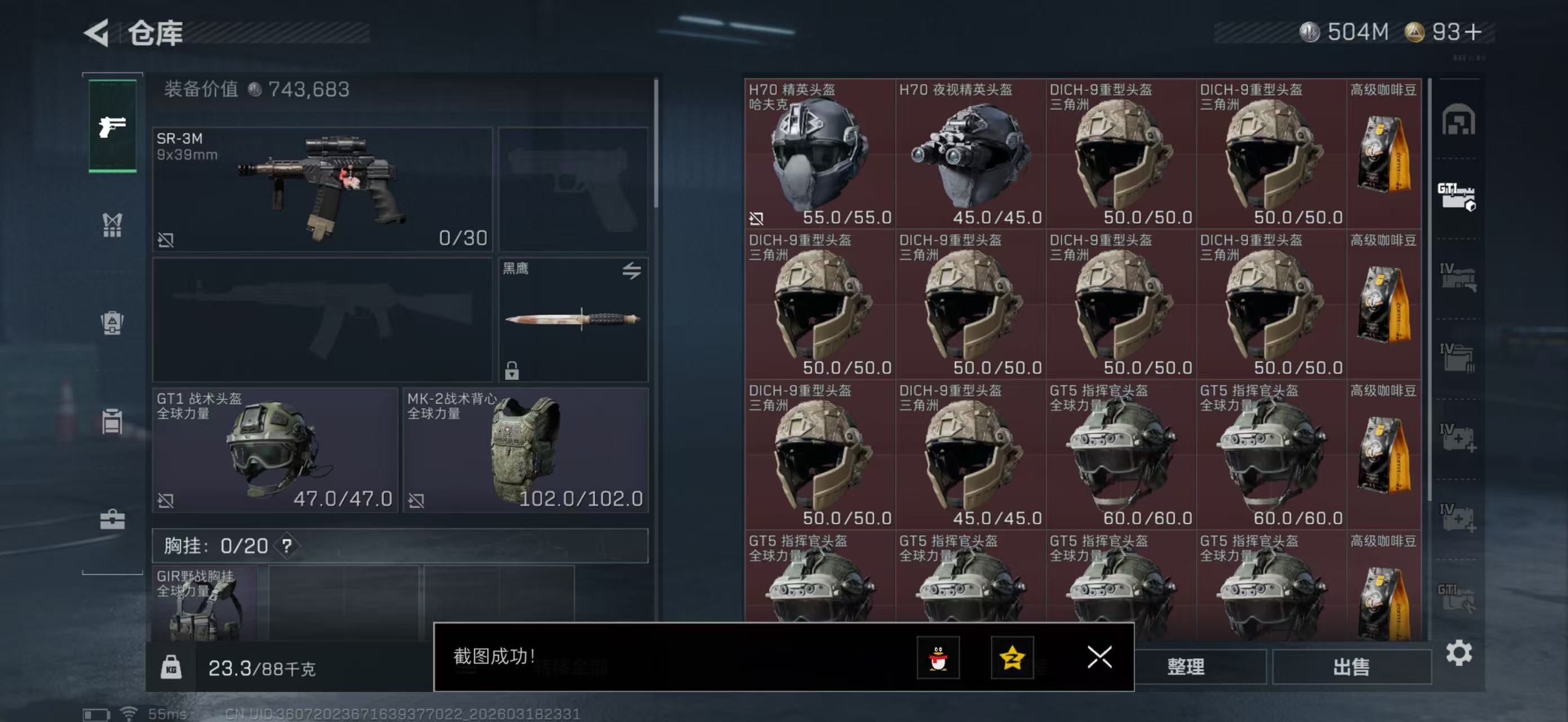Image resolution: width=1568 pixels, height=722 pixels.
Task: Select the H70 精英头盔 in stash
Action: tap(819, 154)
